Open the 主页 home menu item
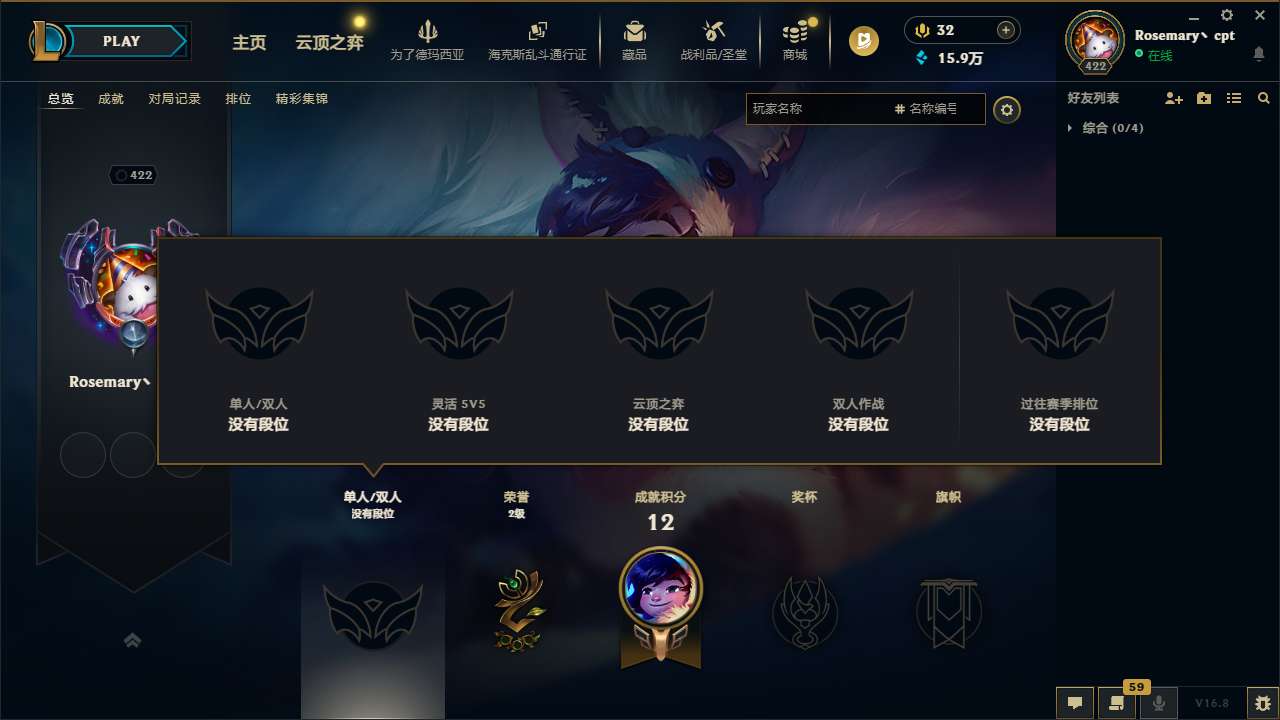The image size is (1280, 720). click(x=248, y=44)
